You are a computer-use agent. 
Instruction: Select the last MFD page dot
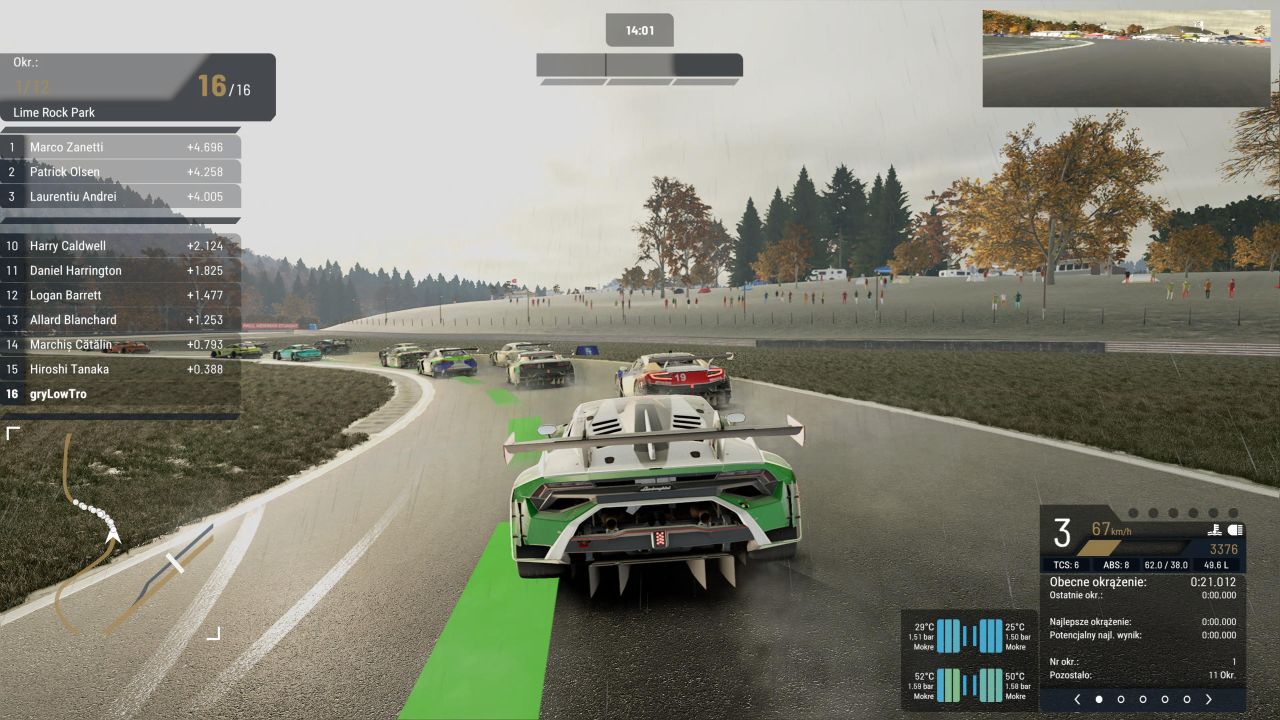click(1186, 699)
